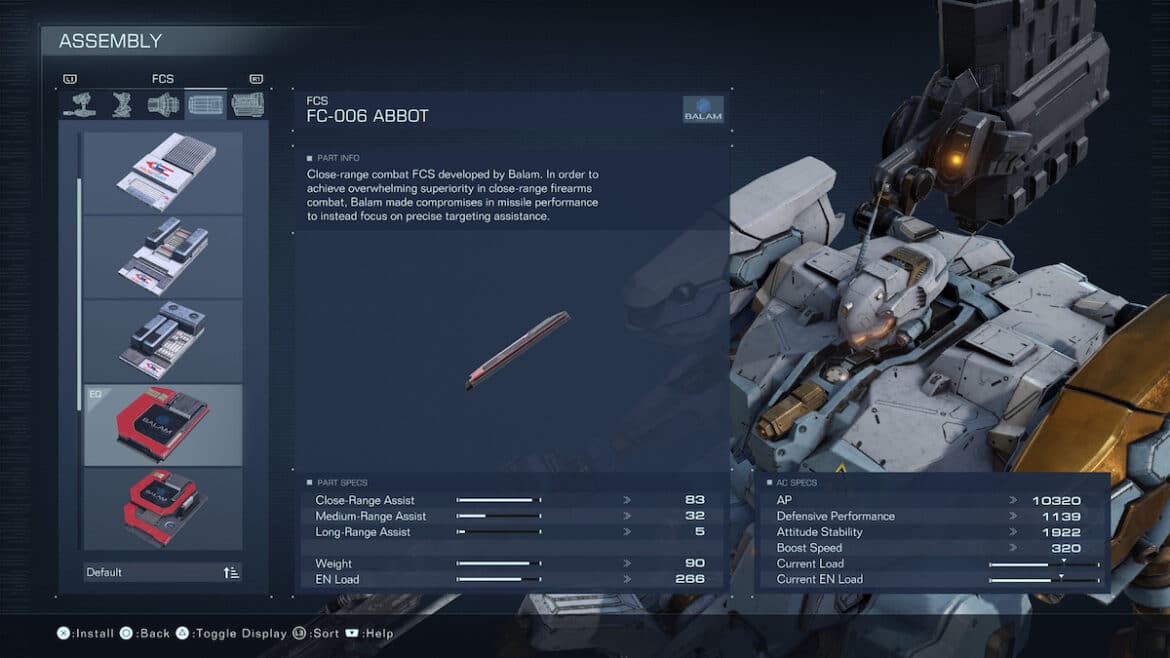The width and height of the screenshot is (1170, 658).
Task: Select the highlighted FCS category tab
Action: tap(206, 104)
